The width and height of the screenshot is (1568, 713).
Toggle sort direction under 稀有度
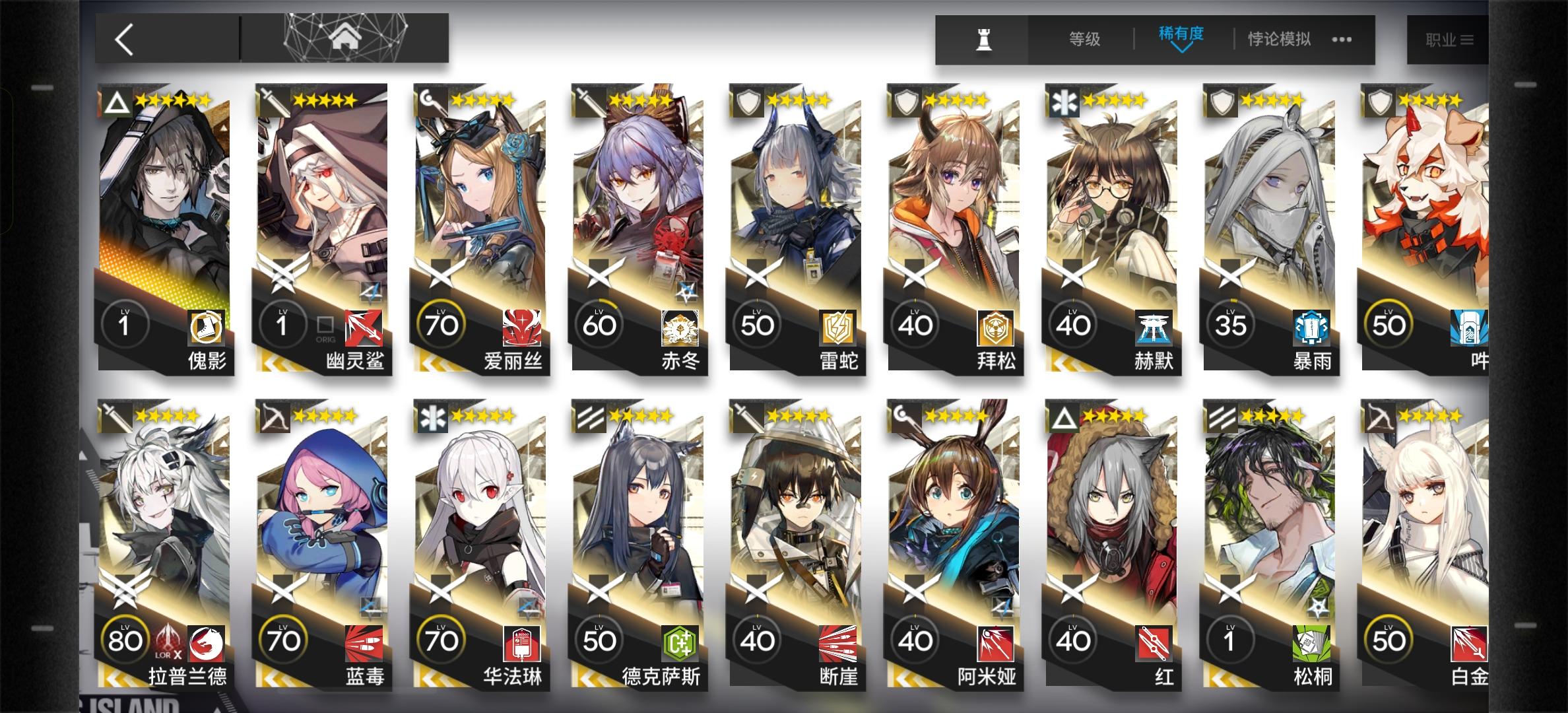1182,50
